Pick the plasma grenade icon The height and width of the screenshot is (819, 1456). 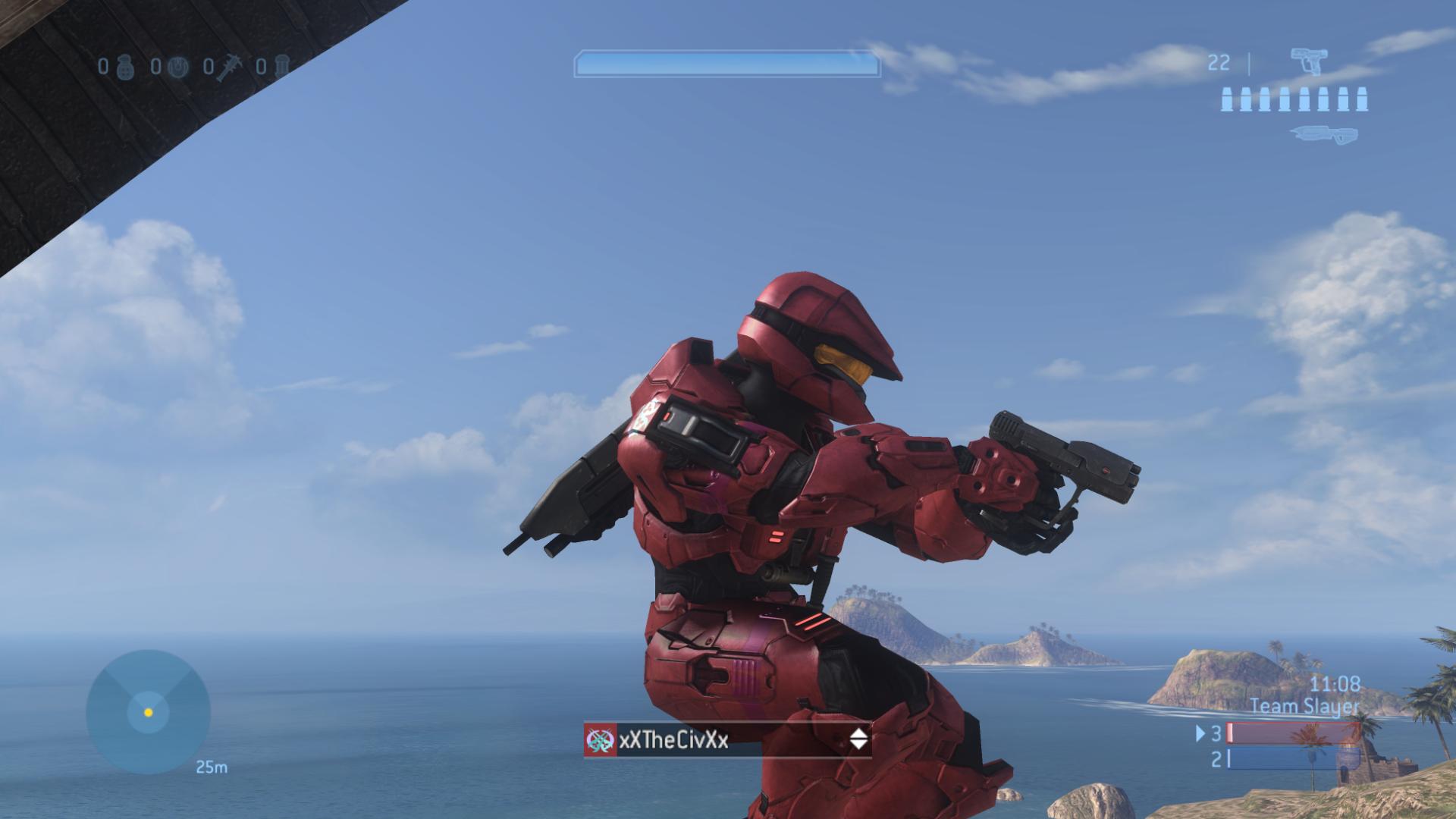(x=177, y=67)
